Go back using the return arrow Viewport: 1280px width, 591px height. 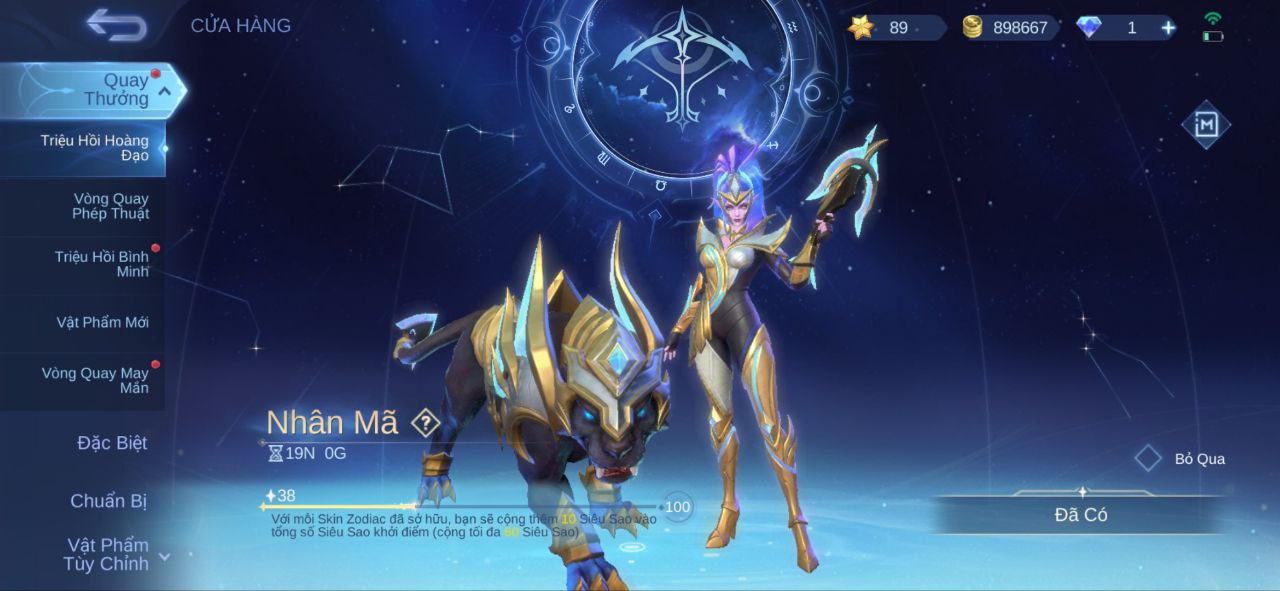(x=116, y=25)
